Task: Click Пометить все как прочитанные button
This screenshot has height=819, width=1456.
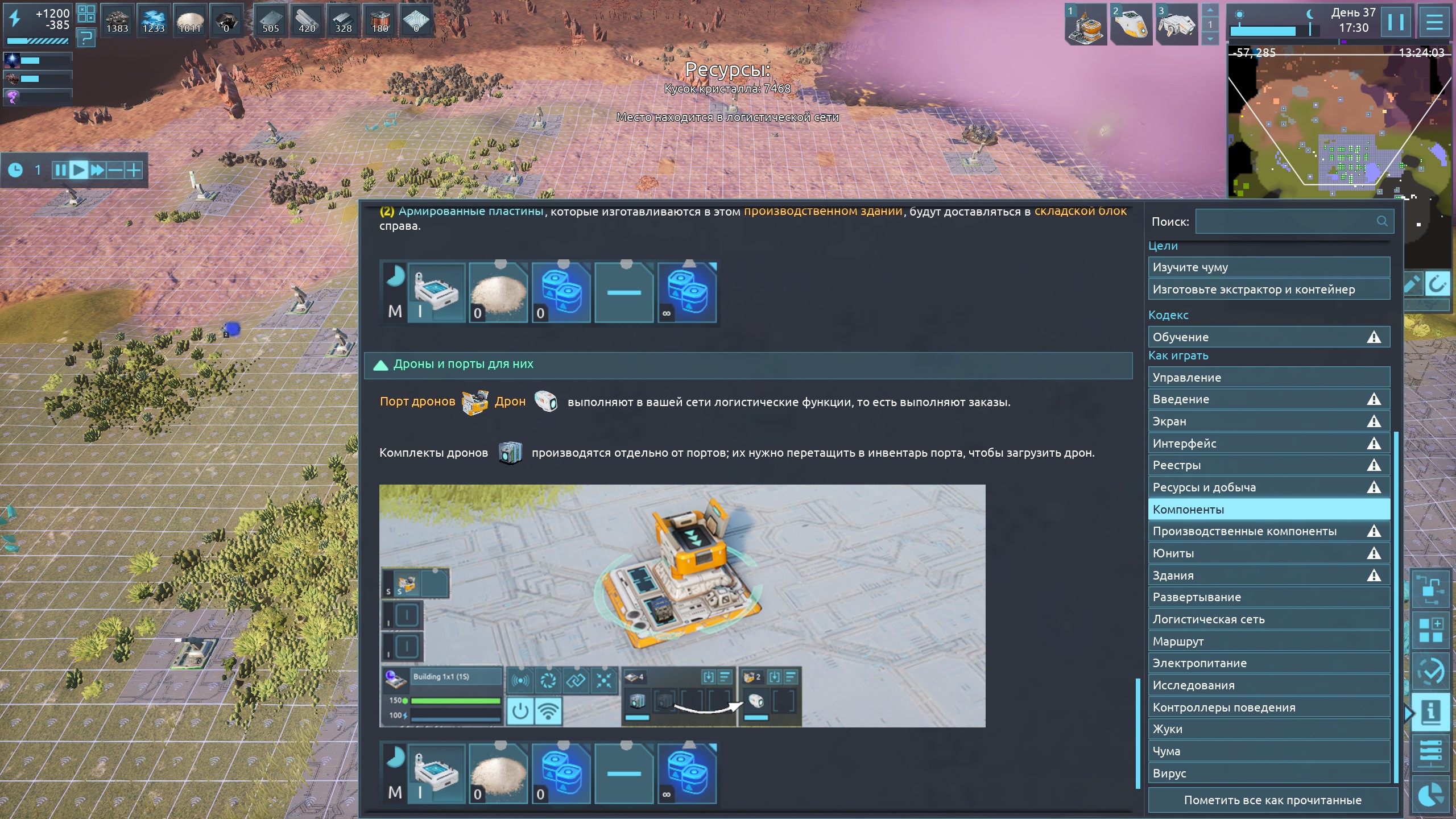Action: [1272, 800]
